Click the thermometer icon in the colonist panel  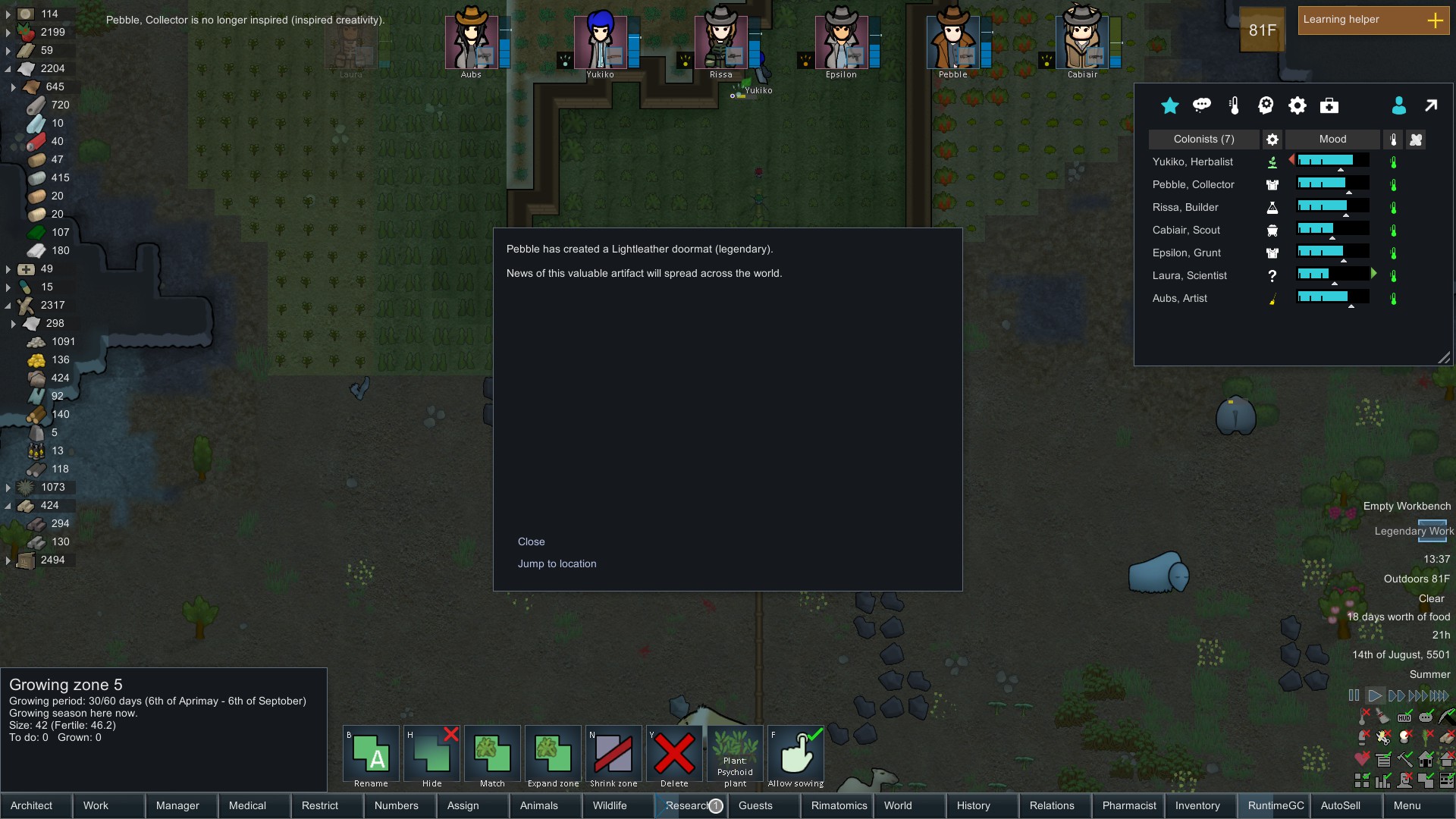coord(1234,106)
